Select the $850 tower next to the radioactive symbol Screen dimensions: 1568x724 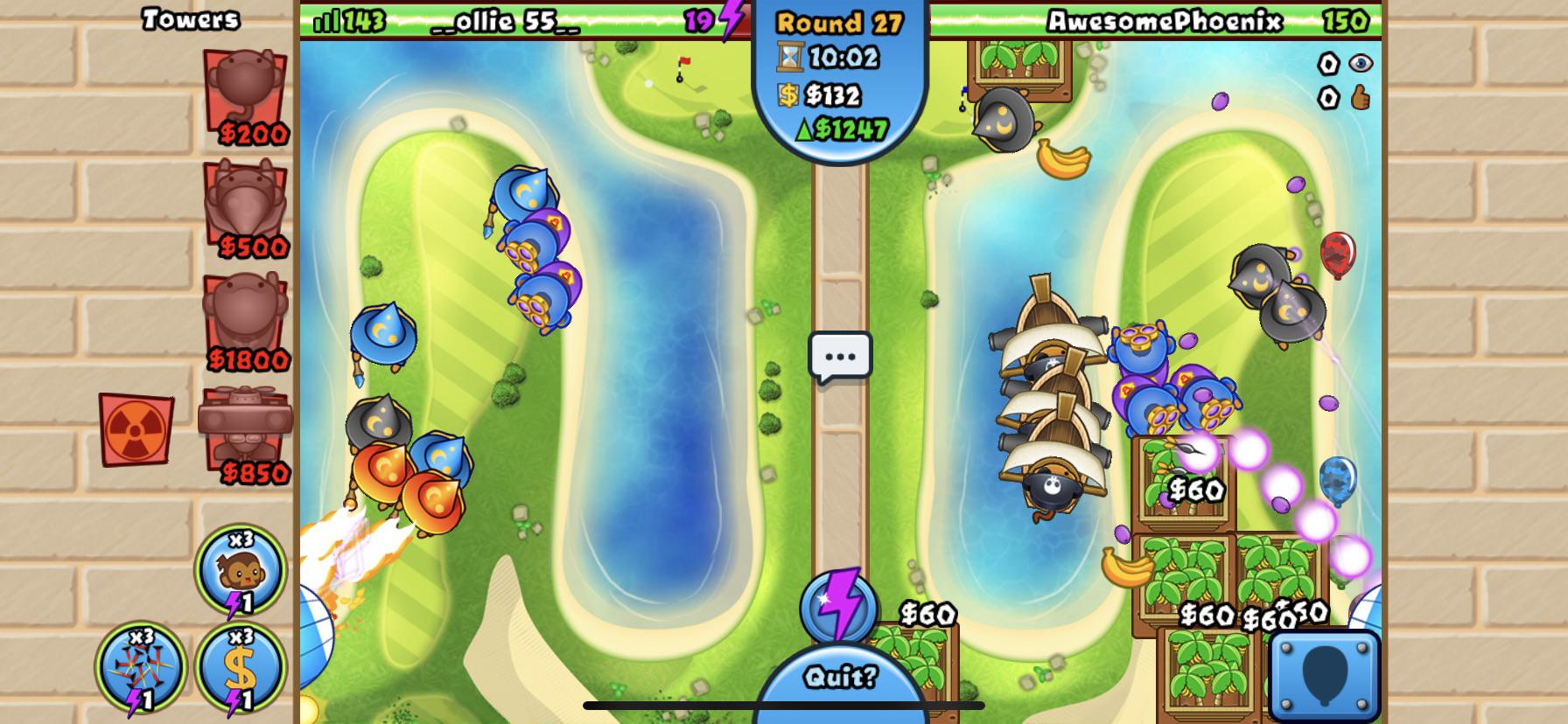pyautogui.click(x=246, y=428)
